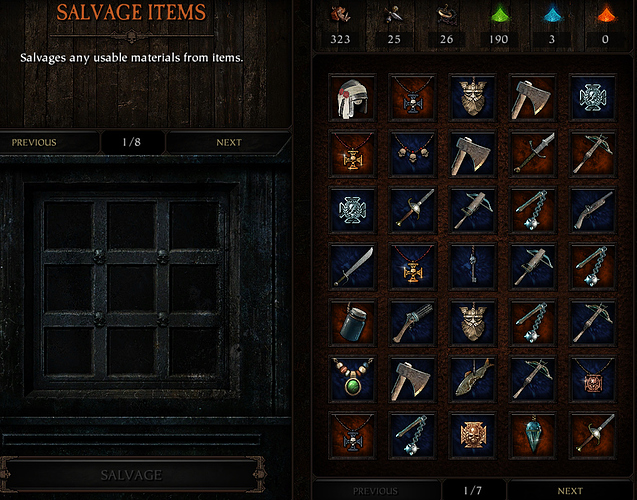Select the multi-barrel repeater gun
This screenshot has width=637, height=500.
coord(411,322)
